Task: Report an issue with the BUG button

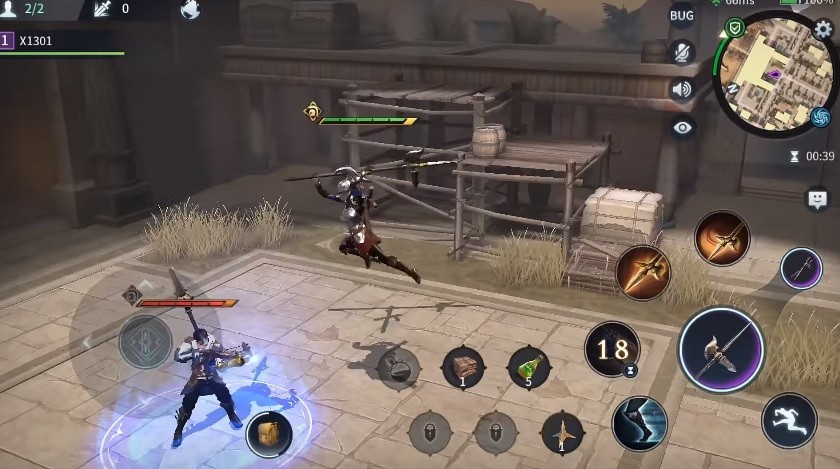Action: click(682, 16)
